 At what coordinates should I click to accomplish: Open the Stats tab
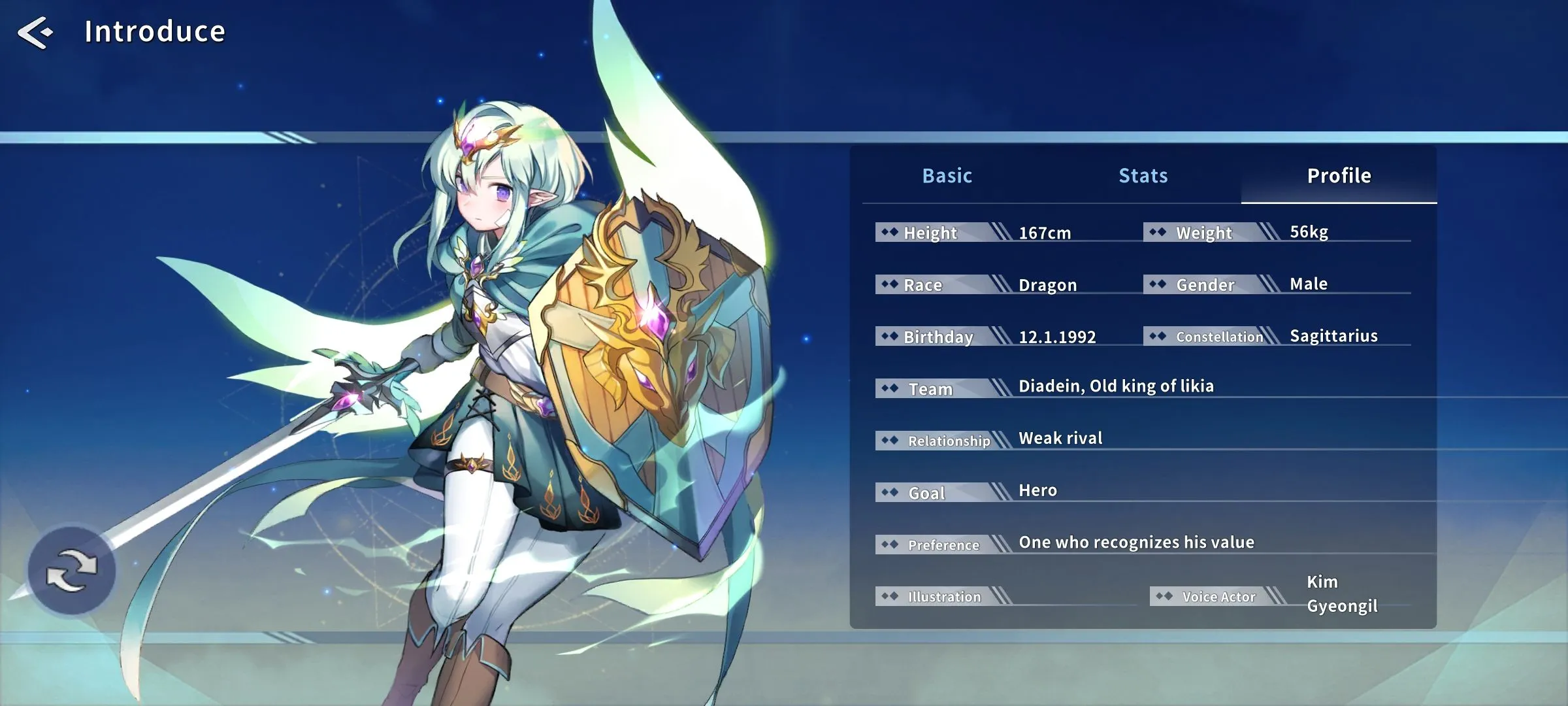[1143, 176]
